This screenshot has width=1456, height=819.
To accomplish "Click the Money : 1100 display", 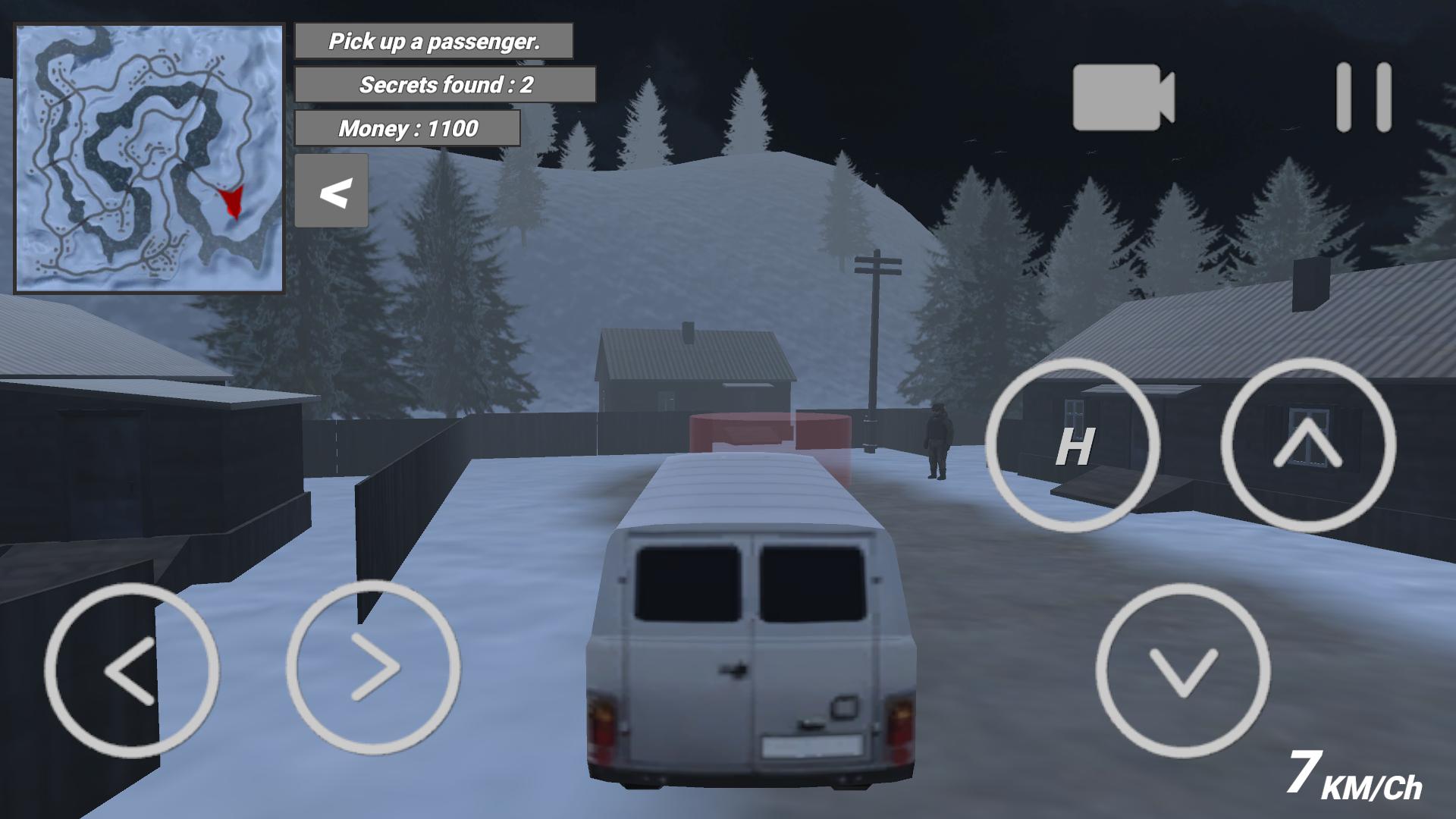I will 408,128.
